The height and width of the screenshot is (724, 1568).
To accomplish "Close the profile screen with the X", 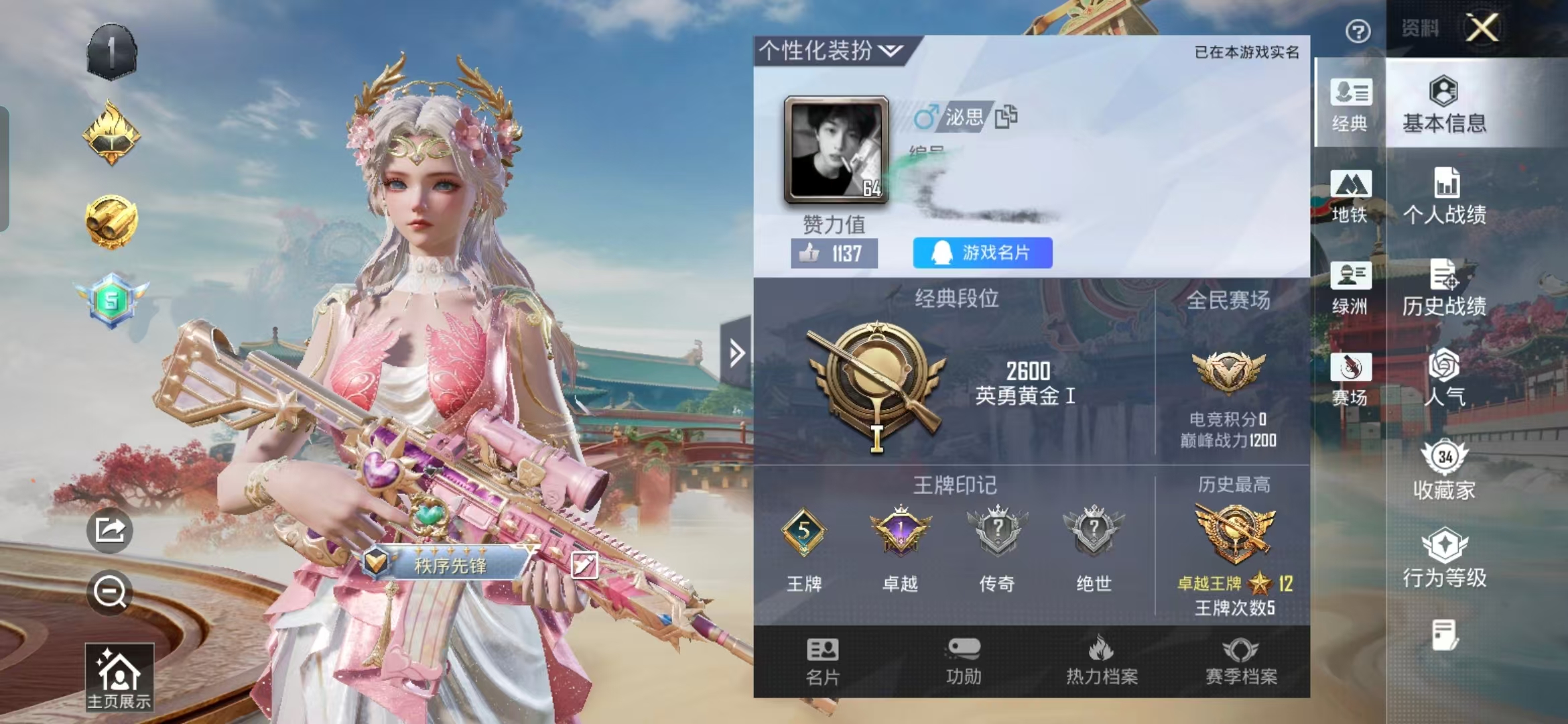I will coord(1482,28).
